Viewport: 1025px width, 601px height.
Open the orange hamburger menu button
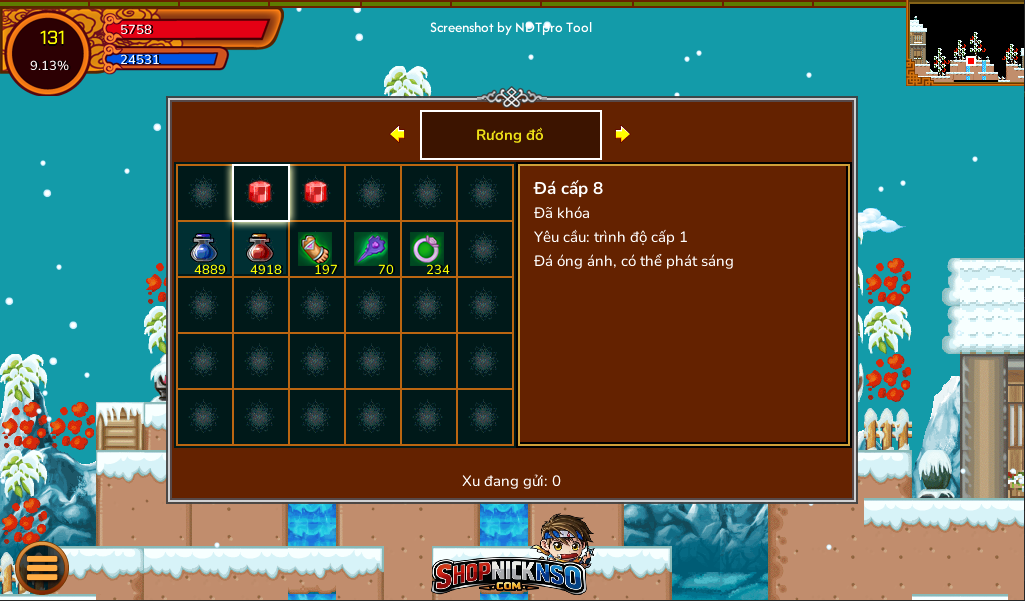pyautogui.click(x=42, y=567)
